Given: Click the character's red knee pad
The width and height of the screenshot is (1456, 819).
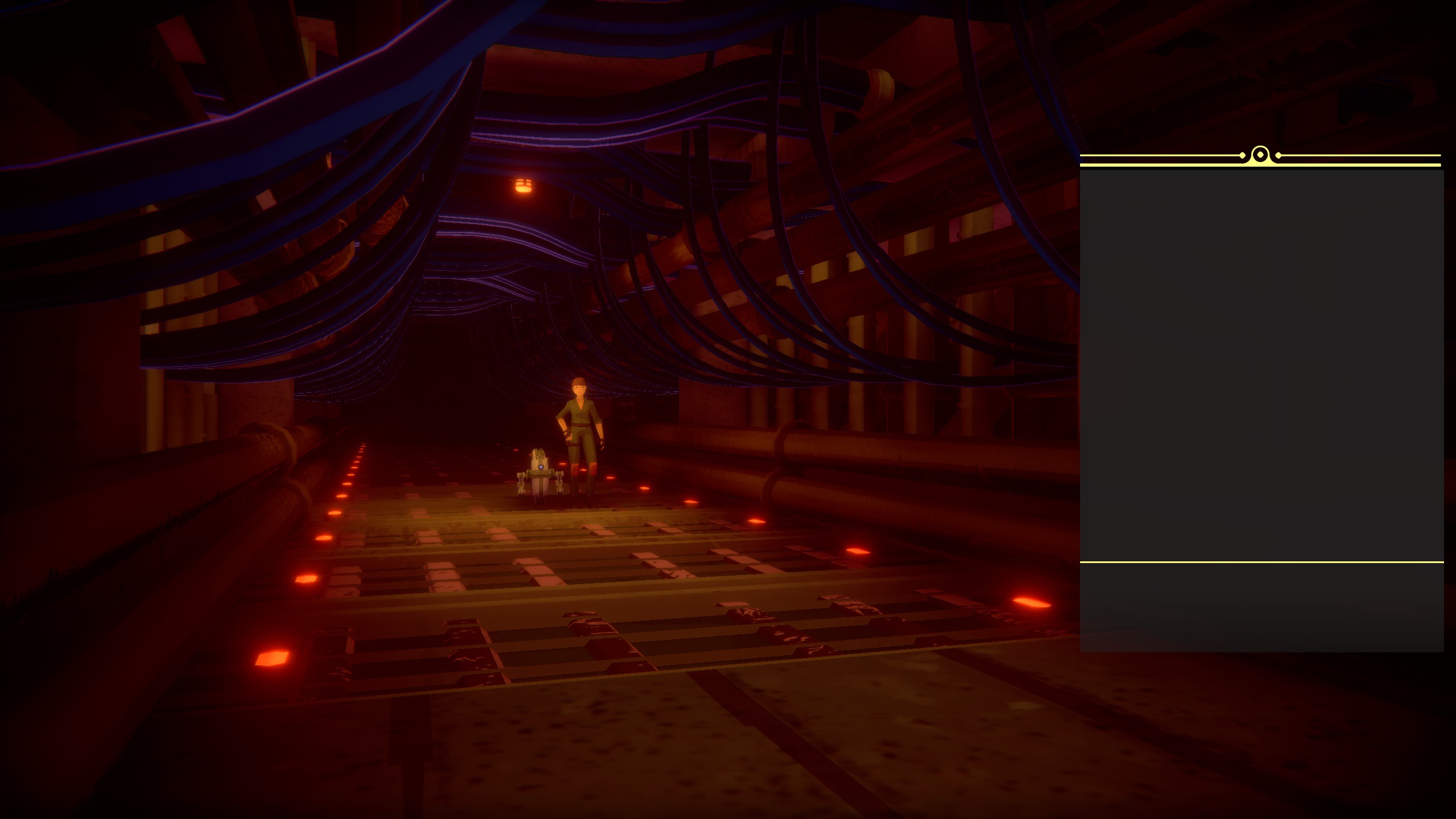Looking at the screenshot, I should click(576, 468).
